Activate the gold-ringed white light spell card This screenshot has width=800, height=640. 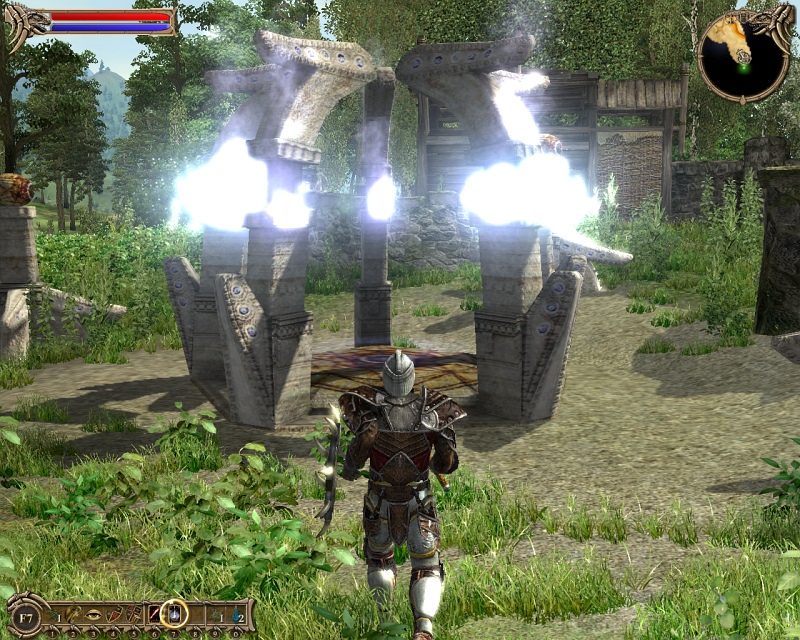[174, 614]
